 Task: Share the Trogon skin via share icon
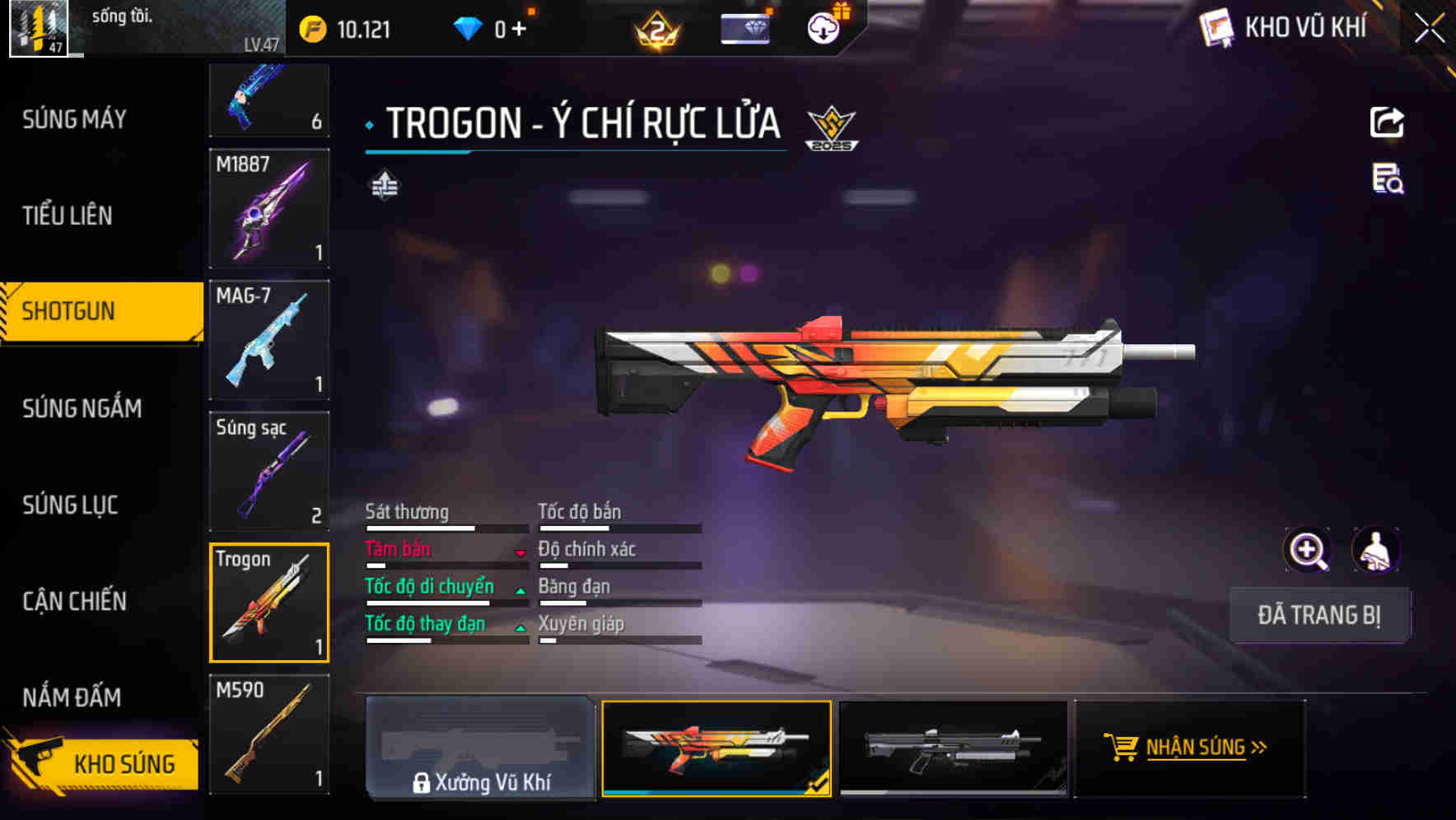[1387, 123]
